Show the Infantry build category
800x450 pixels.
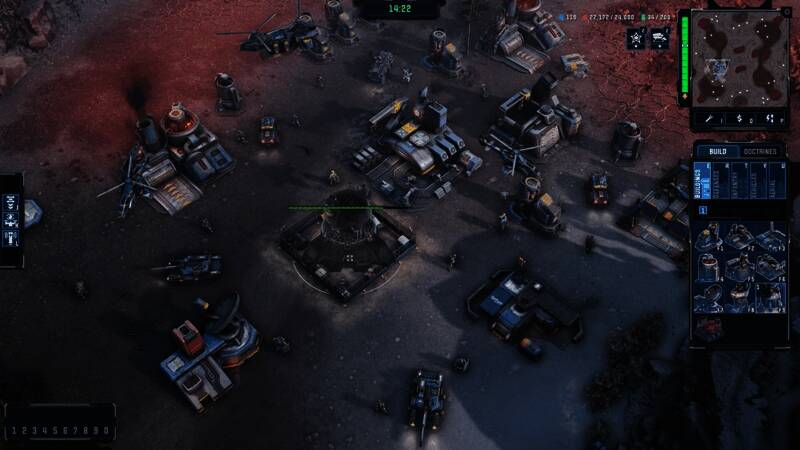pos(736,181)
